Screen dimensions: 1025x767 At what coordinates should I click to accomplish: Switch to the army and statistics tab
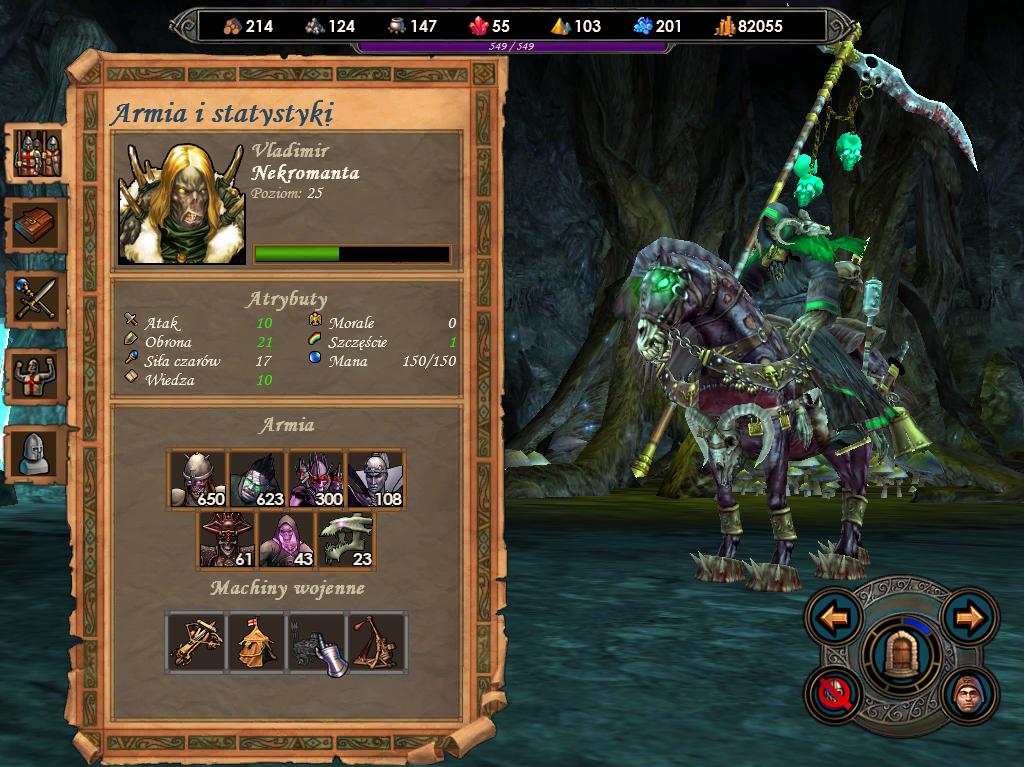[38, 155]
